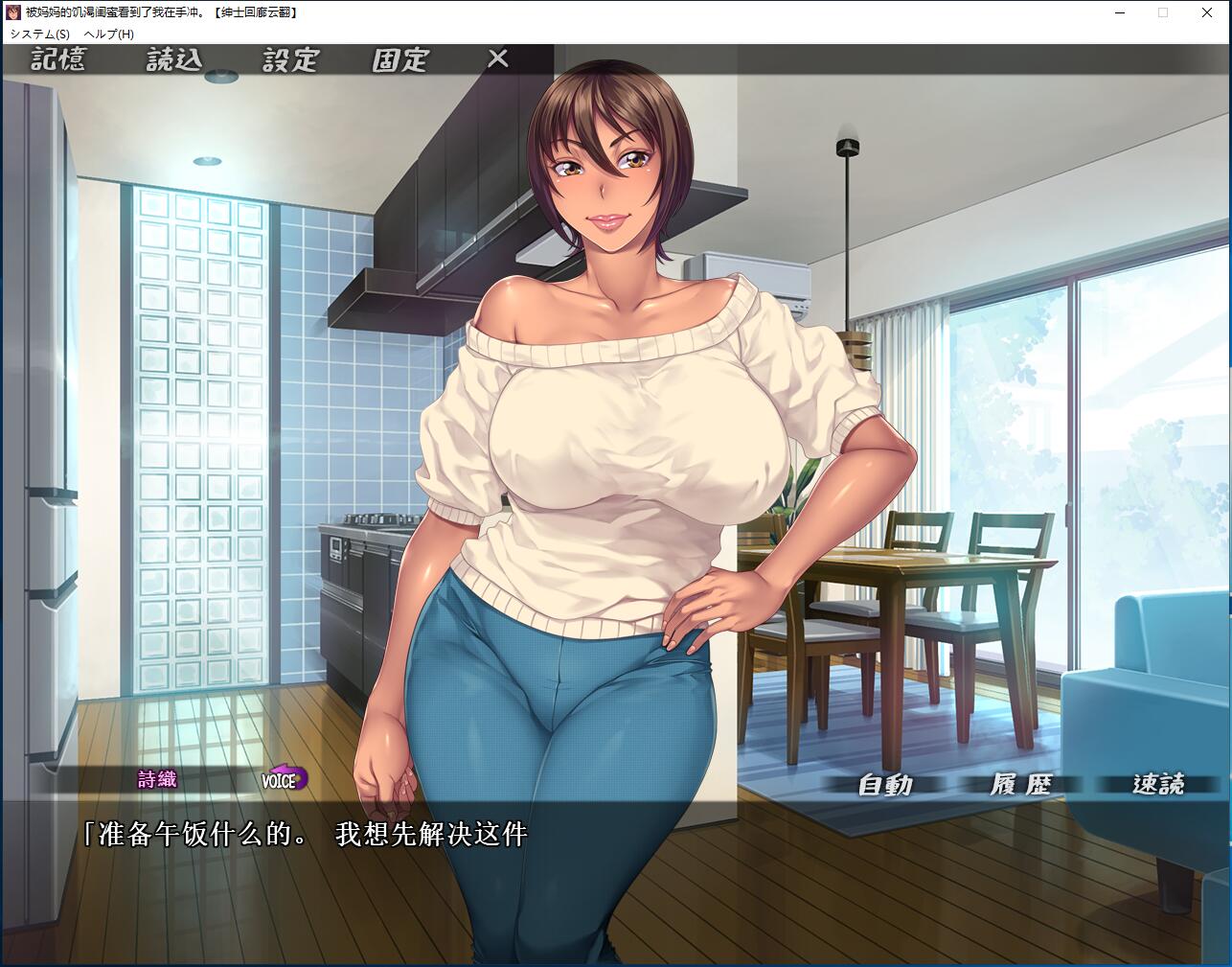Screen dimensions: 1232x967
Task: Open the ヘルプ(H) menu
Action: point(109,34)
